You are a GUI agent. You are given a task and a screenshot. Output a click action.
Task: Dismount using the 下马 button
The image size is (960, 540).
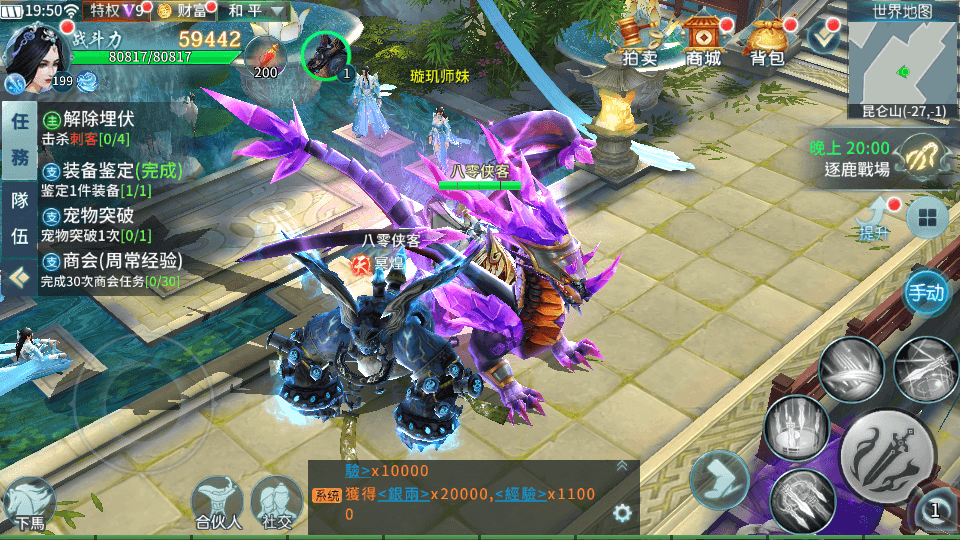coord(28,502)
